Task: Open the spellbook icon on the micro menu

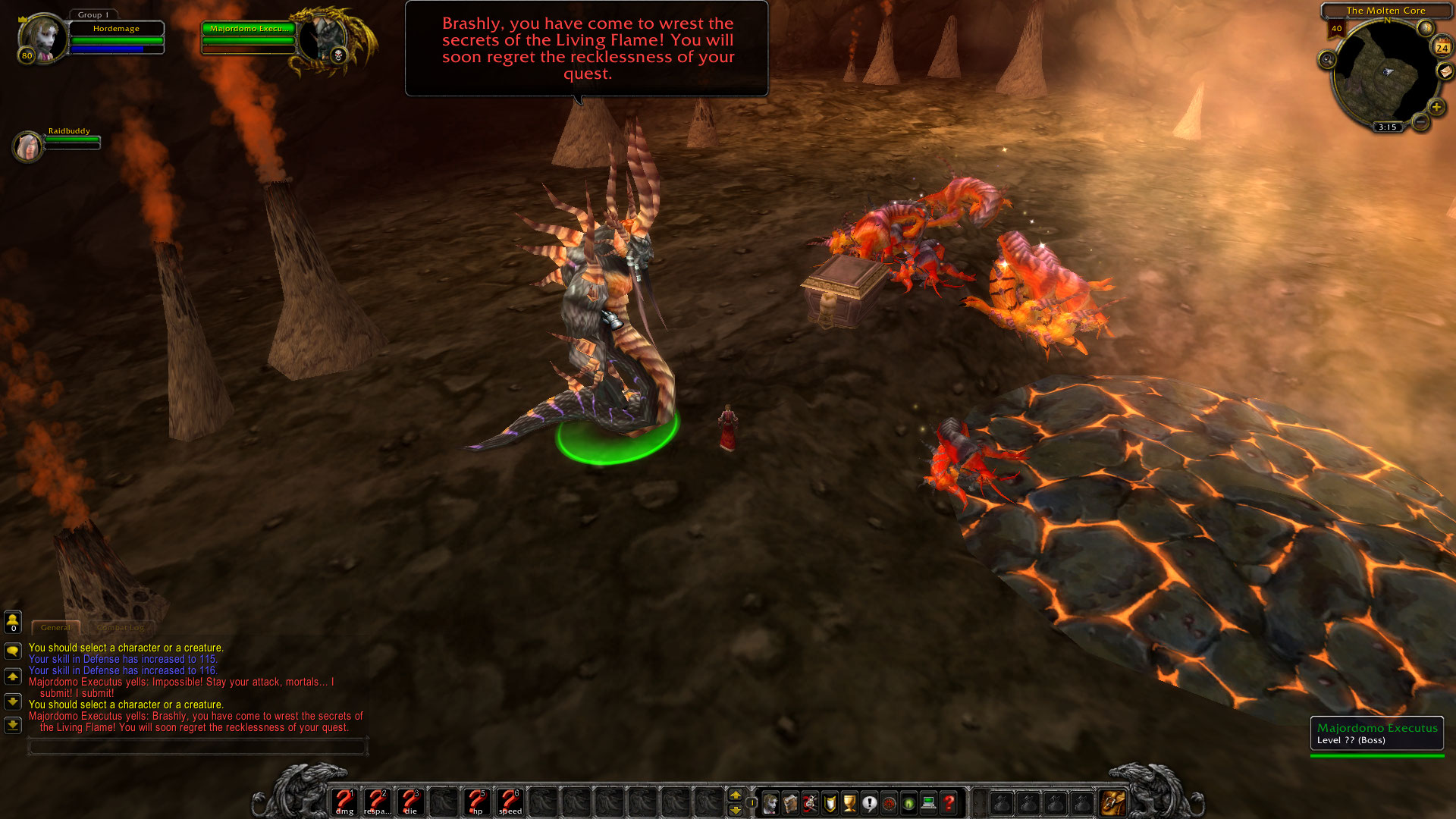Action: pyautogui.click(x=790, y=802)
